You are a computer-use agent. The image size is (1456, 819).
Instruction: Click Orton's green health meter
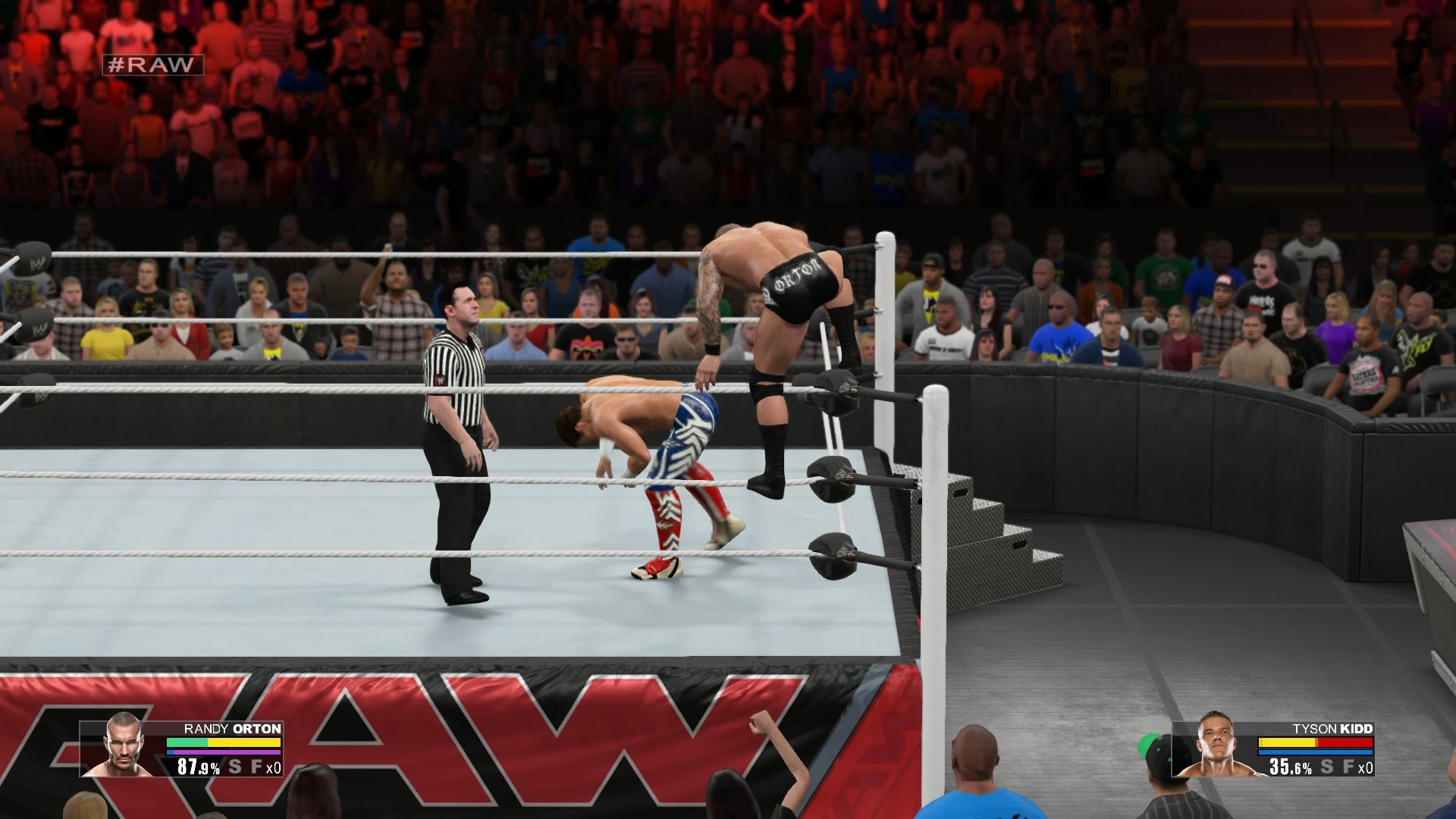(x=187, y=743)
